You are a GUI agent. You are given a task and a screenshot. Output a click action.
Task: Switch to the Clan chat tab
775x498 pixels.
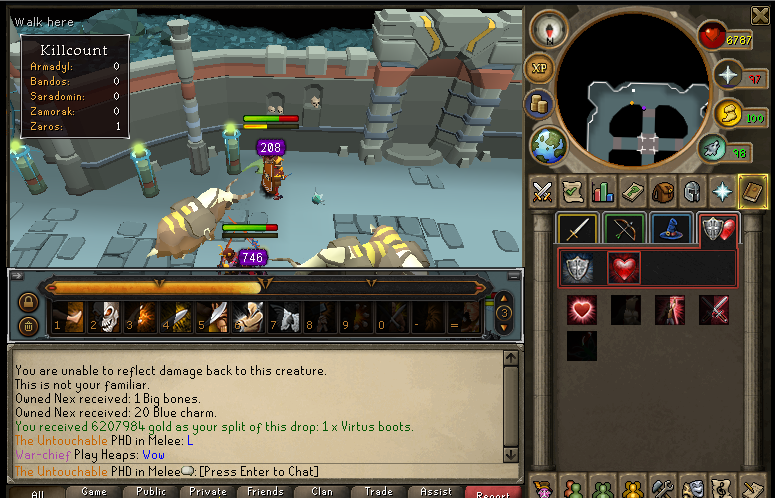[x=322, y=491]
